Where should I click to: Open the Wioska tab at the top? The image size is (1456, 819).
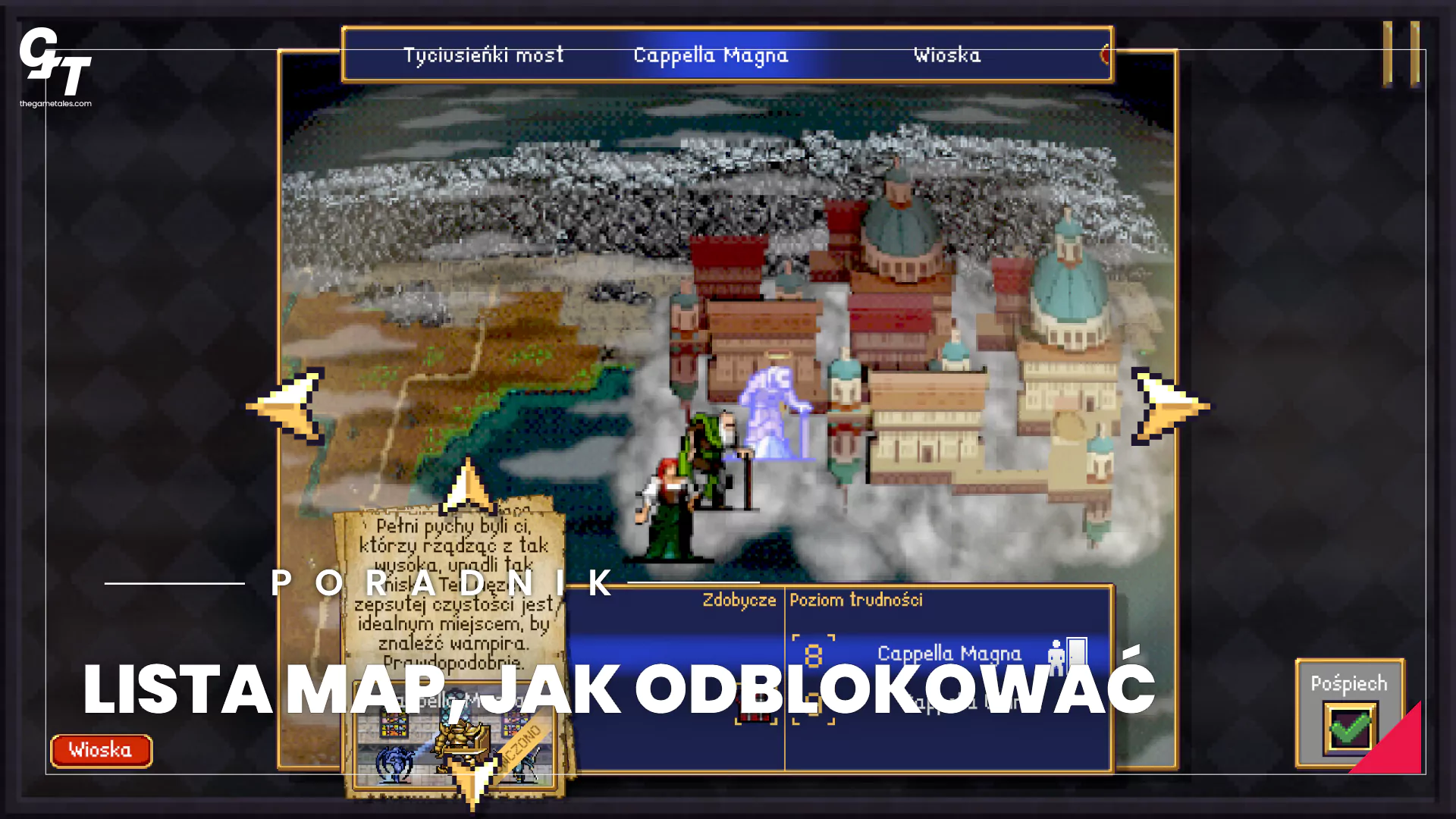(x=946, y=55)
